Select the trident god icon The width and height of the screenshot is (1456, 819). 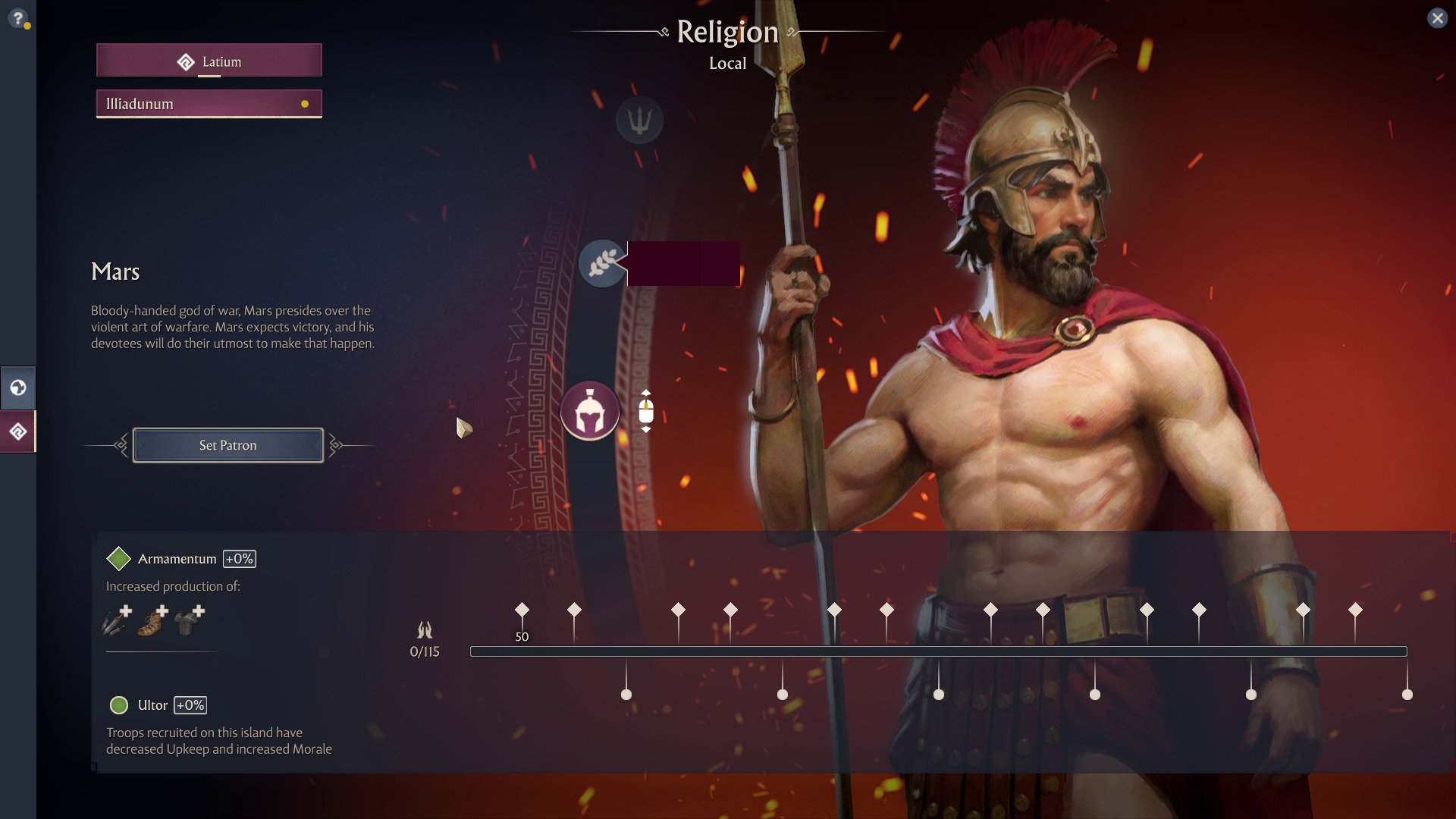point(639,120)
